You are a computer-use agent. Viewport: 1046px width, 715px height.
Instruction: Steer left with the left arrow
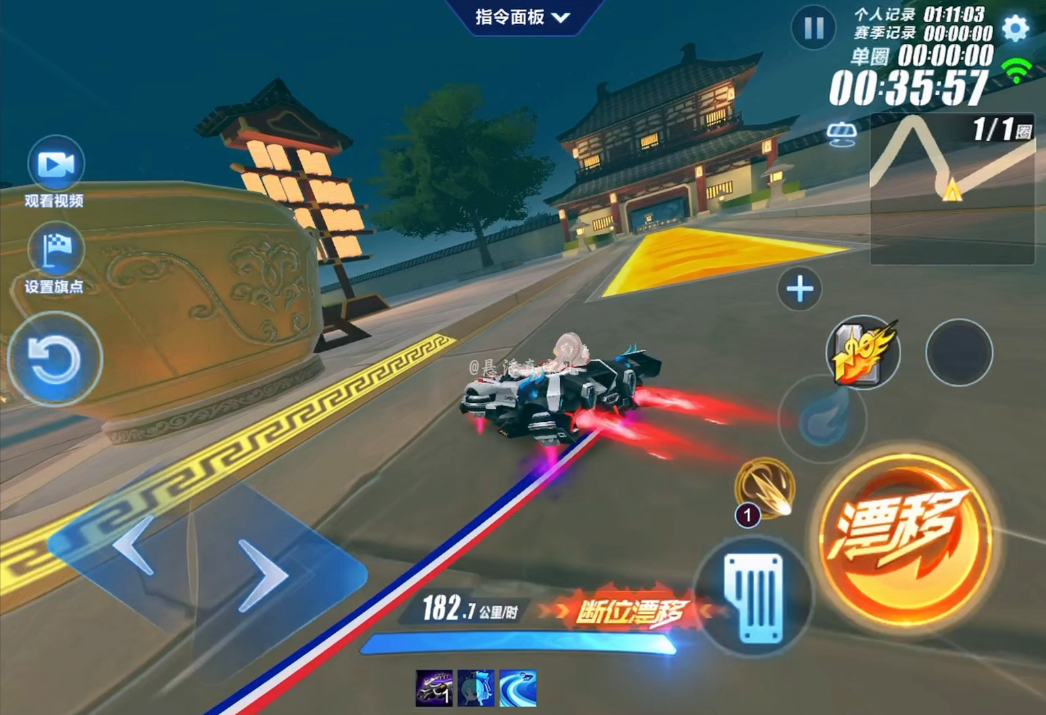(133, 545)
